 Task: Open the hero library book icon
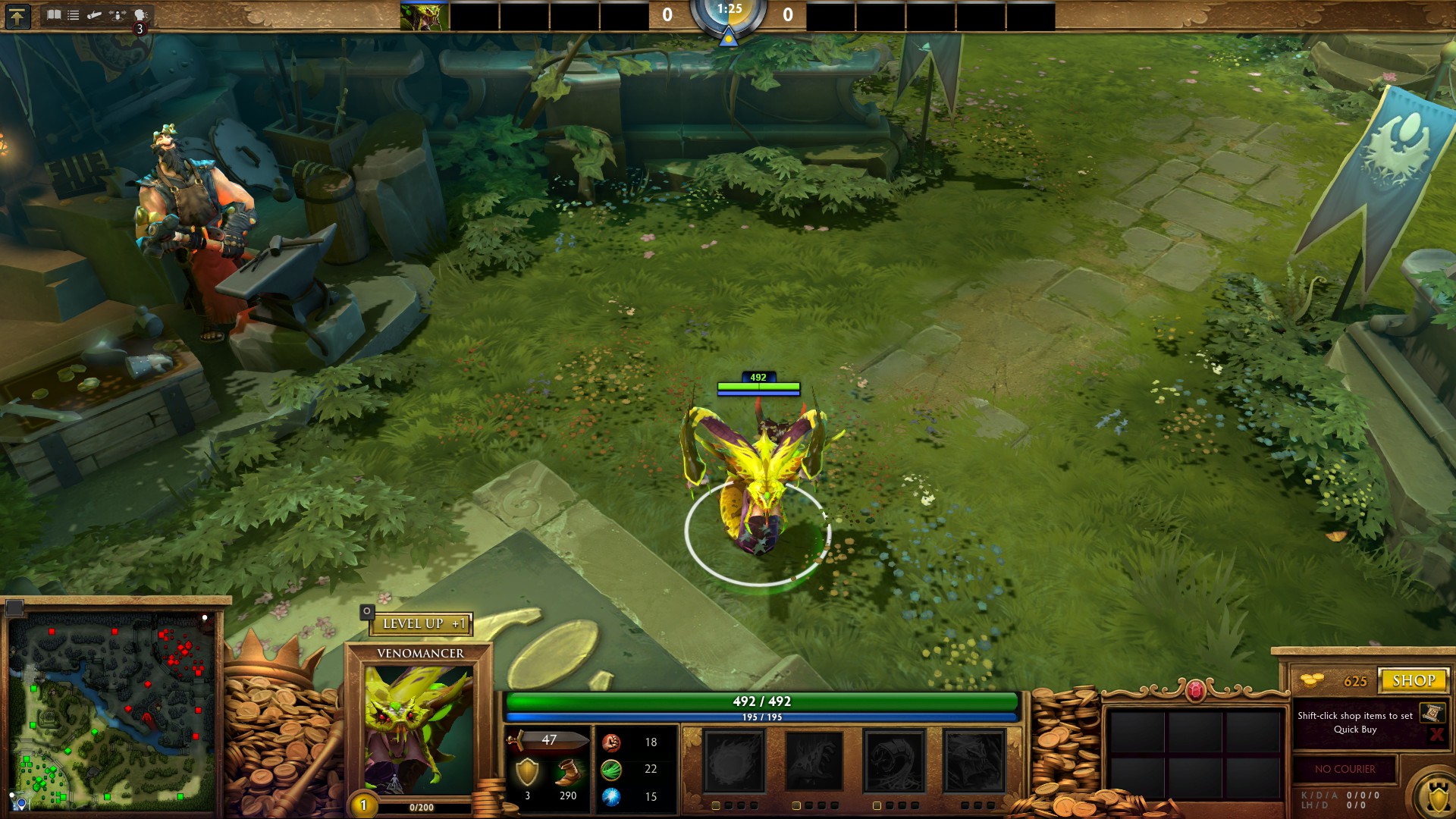53,14
